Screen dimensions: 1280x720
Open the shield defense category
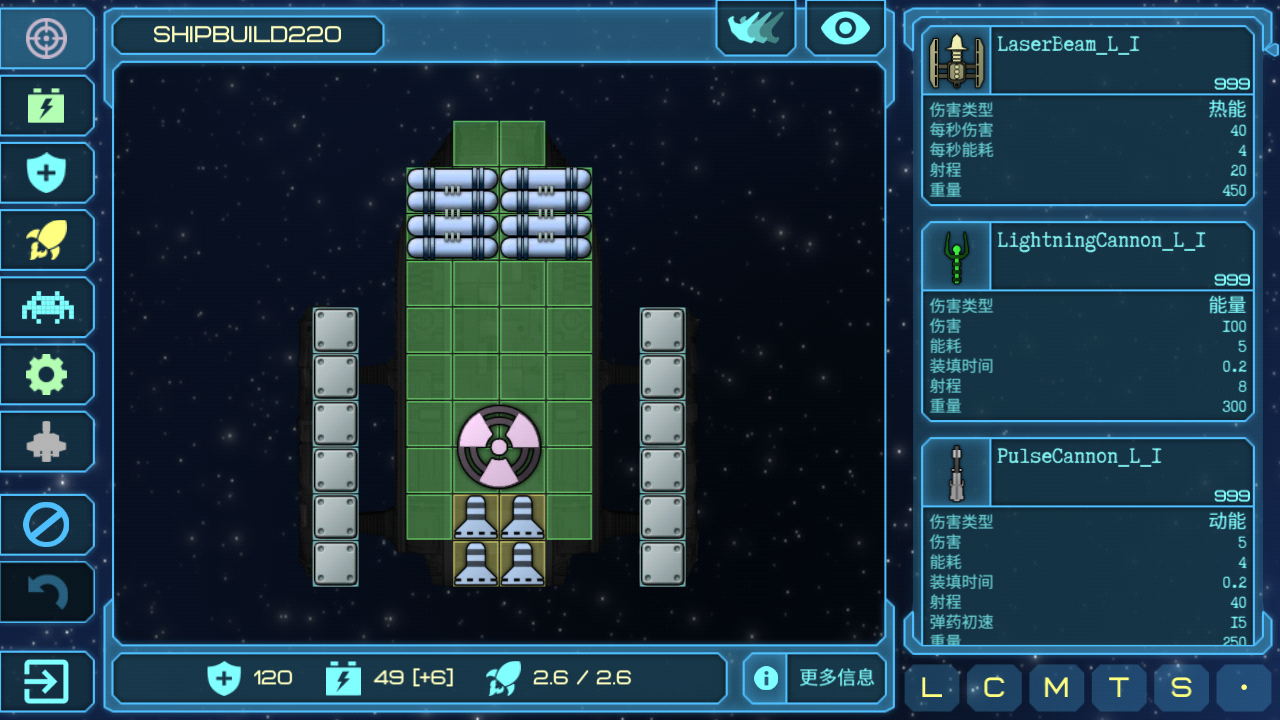(x=47, y=173)
